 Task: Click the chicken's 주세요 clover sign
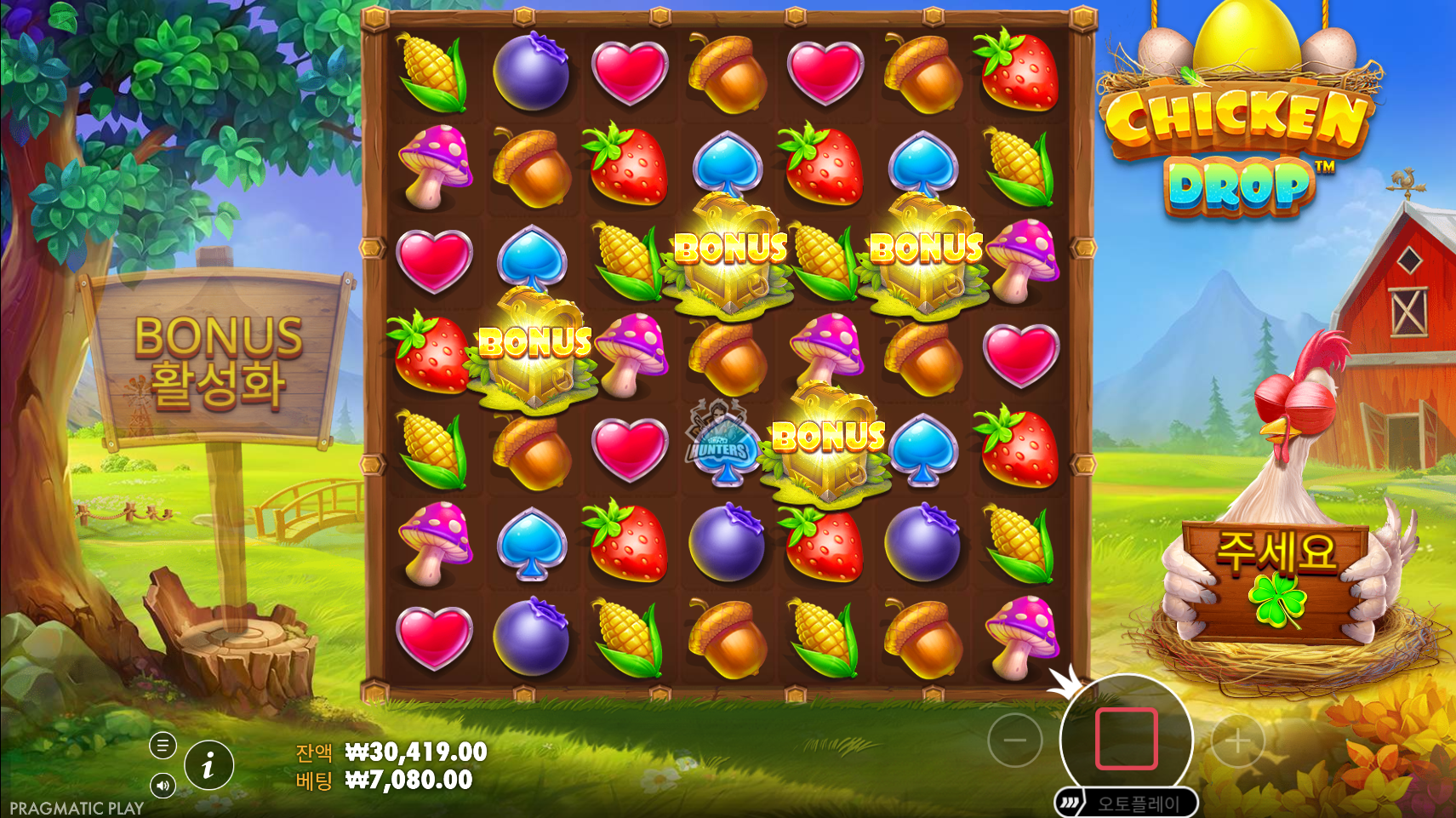click(x=1274, y=579)
